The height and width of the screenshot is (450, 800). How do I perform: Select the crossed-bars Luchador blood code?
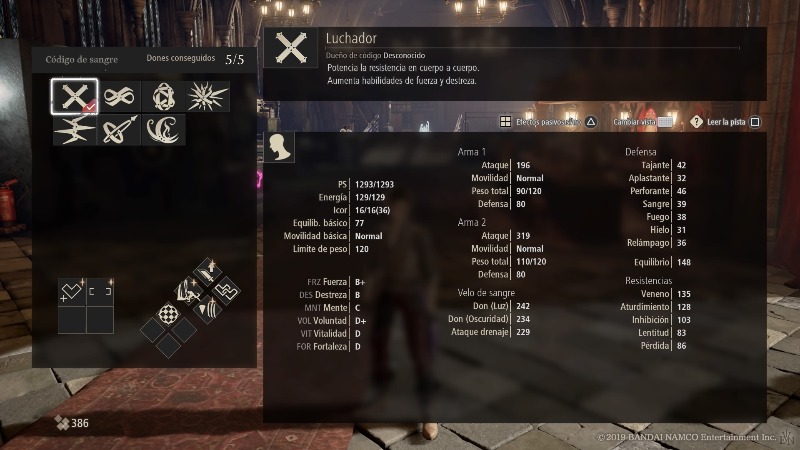[75, 97]
